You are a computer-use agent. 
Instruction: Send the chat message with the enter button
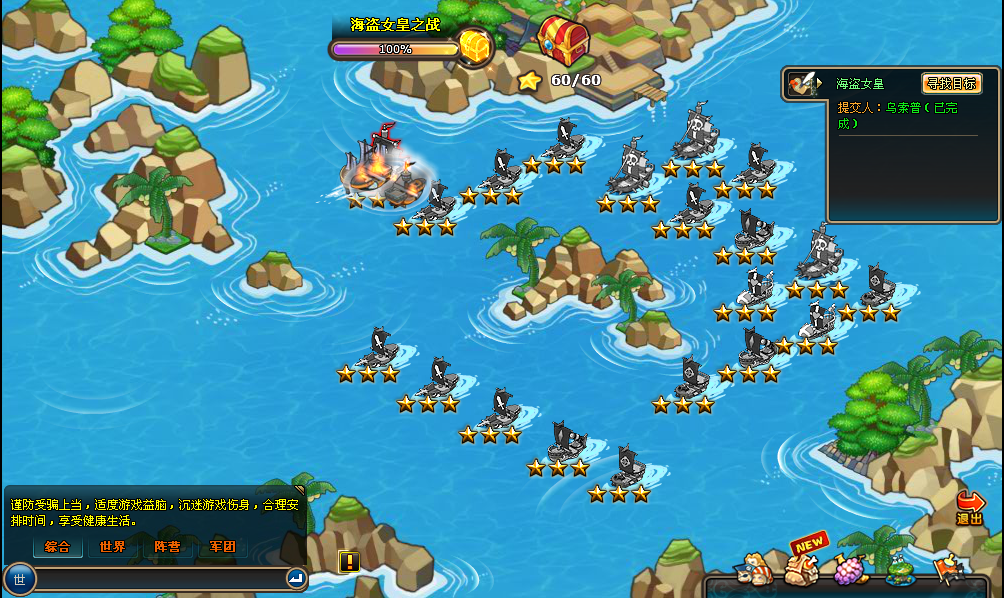pyautogui.click(x=296, y=578)
